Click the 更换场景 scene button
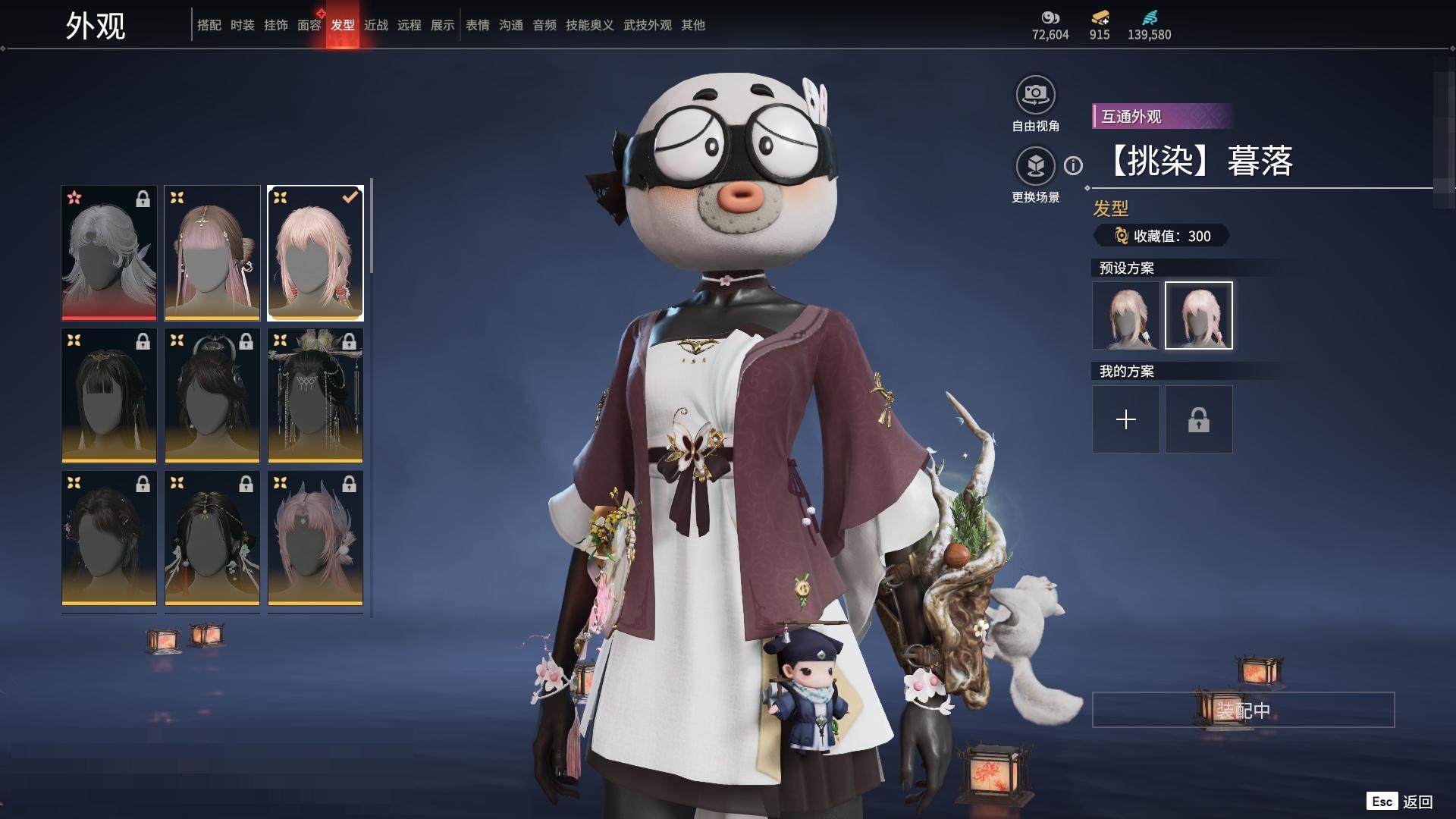 (1035, 167)
